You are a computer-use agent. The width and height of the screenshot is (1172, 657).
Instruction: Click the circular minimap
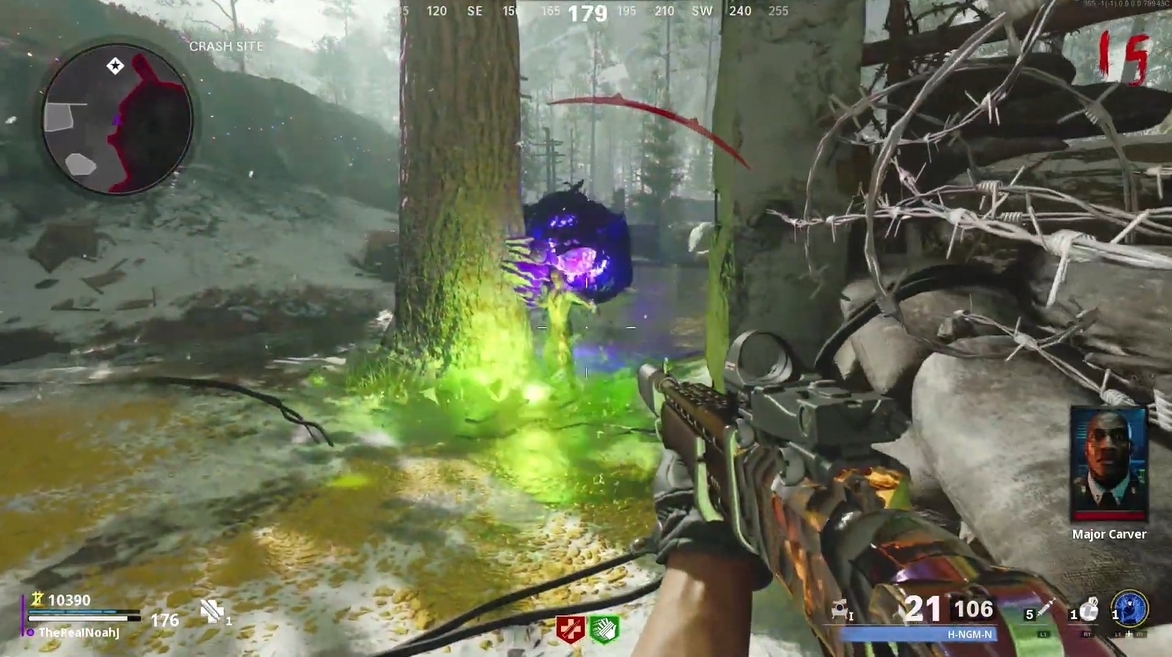116,119
